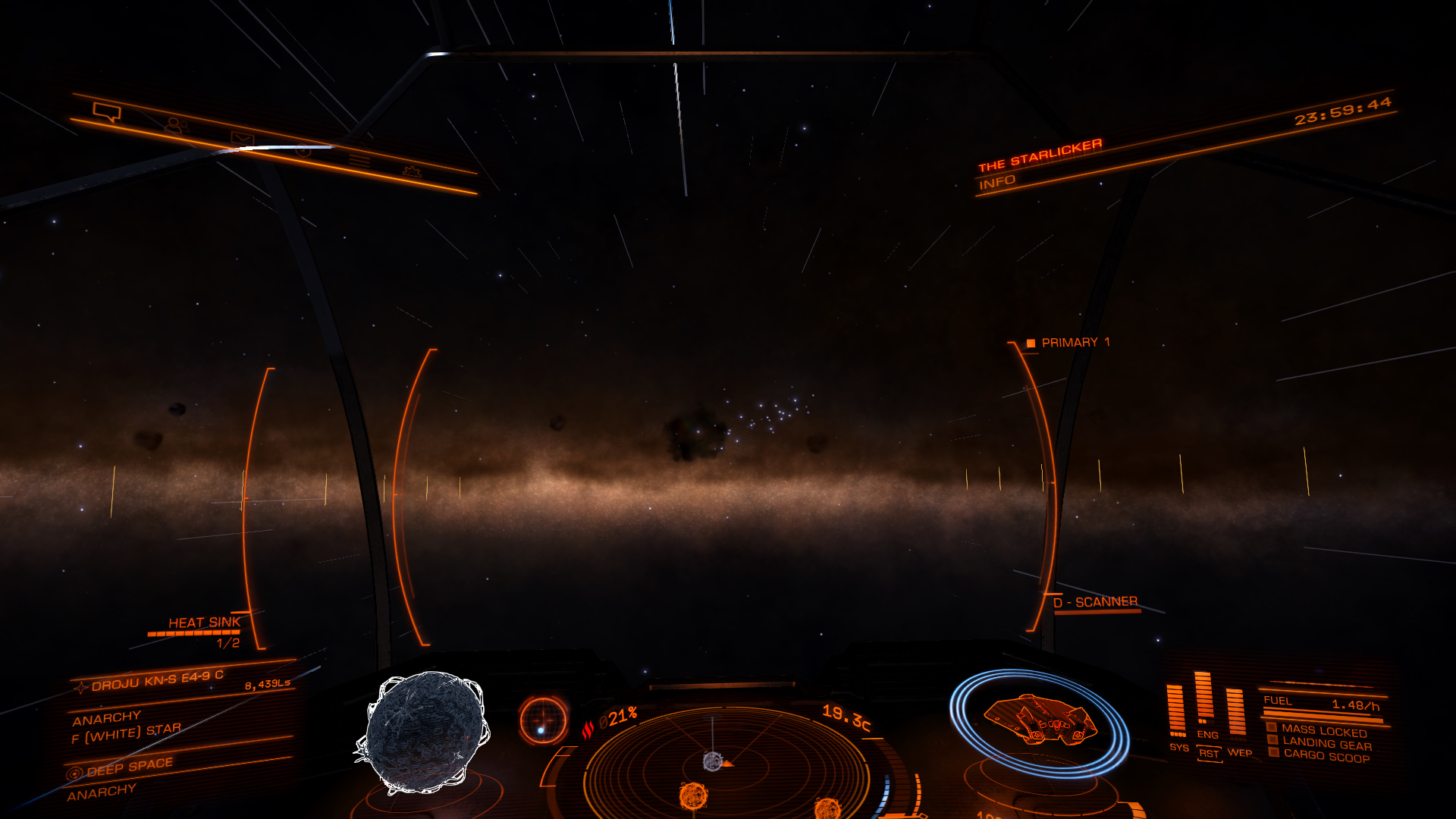
Task: Select the D-Scanner fire group entry
Action: pos(1095,602)
